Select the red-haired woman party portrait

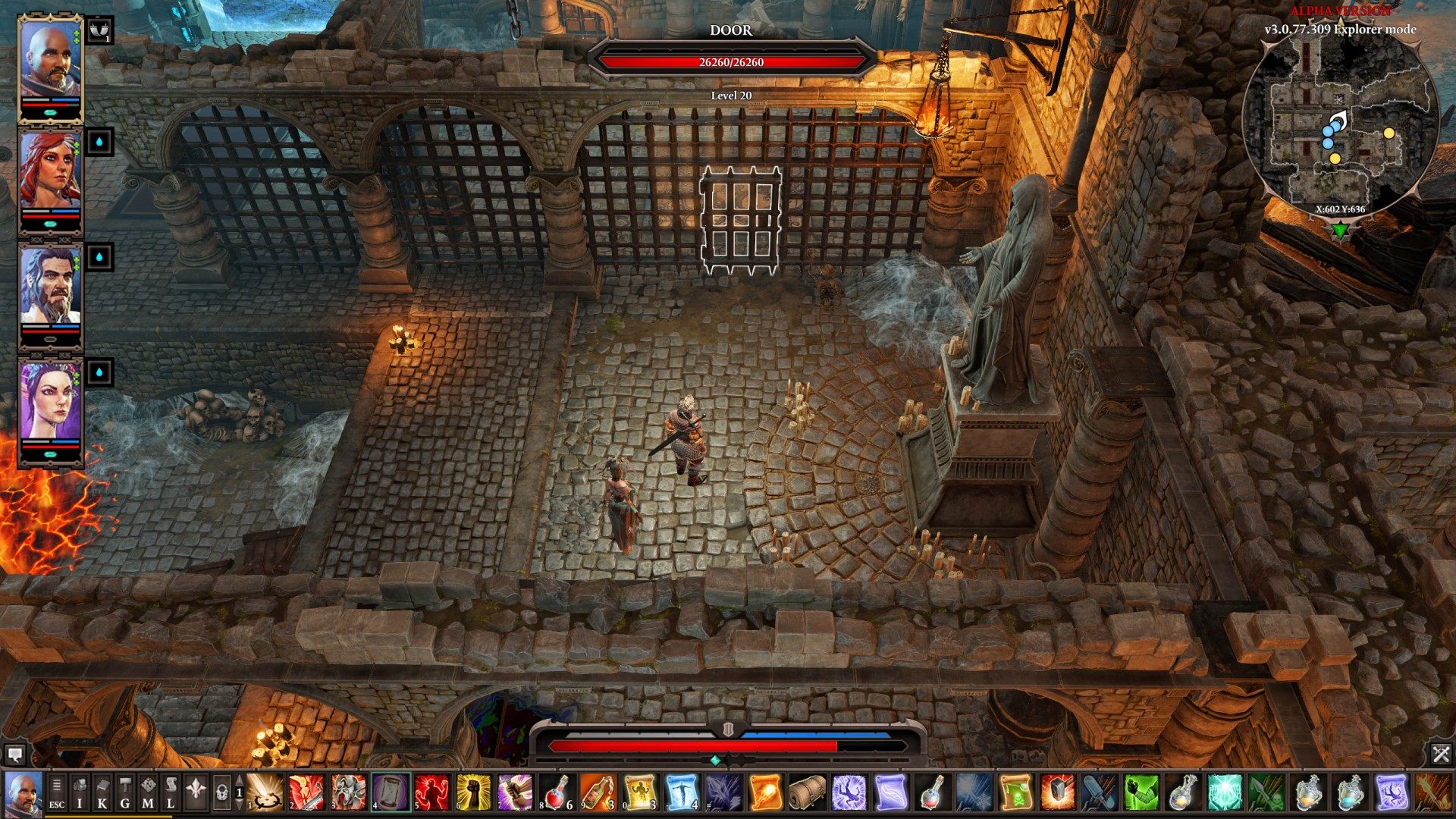pos(50,171)
